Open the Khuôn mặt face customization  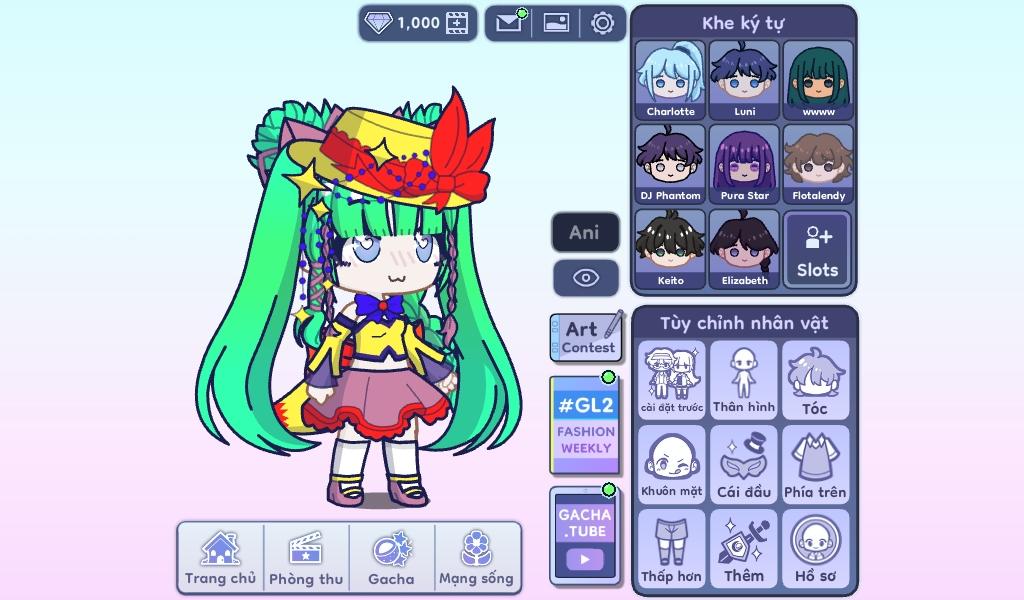(671, 464)
